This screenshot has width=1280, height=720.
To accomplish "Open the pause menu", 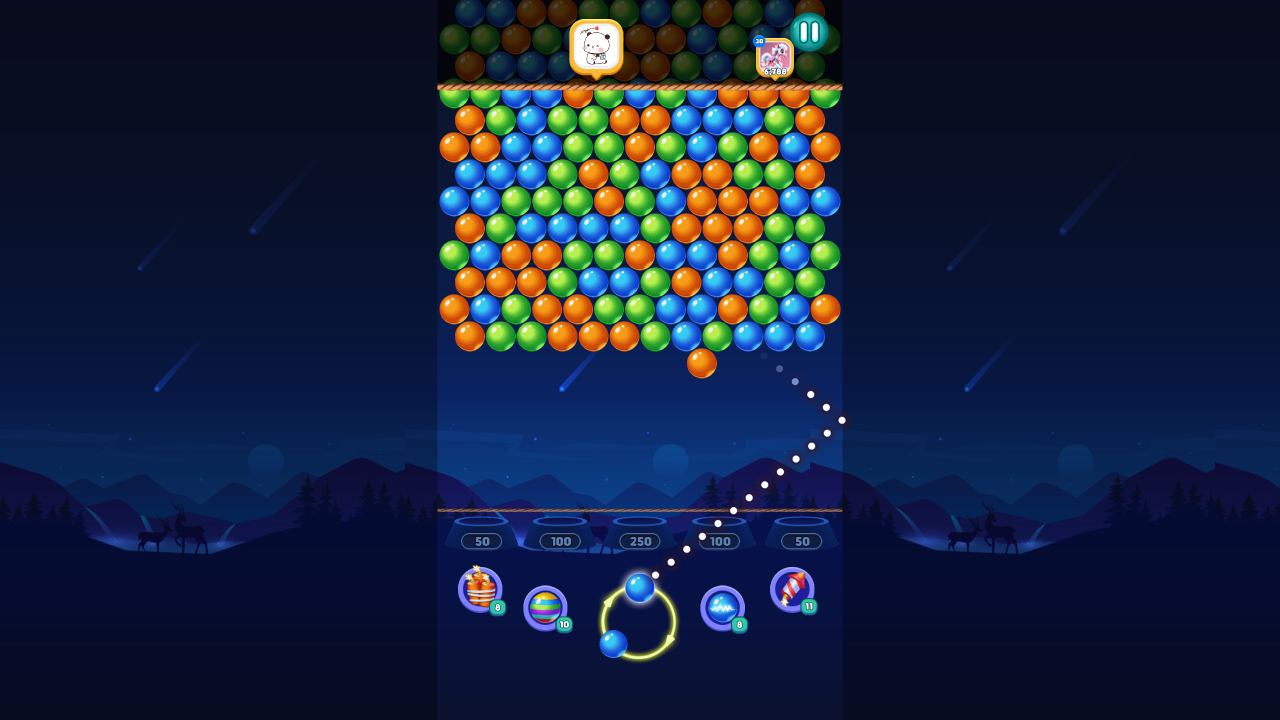I will tap(810, 31).
